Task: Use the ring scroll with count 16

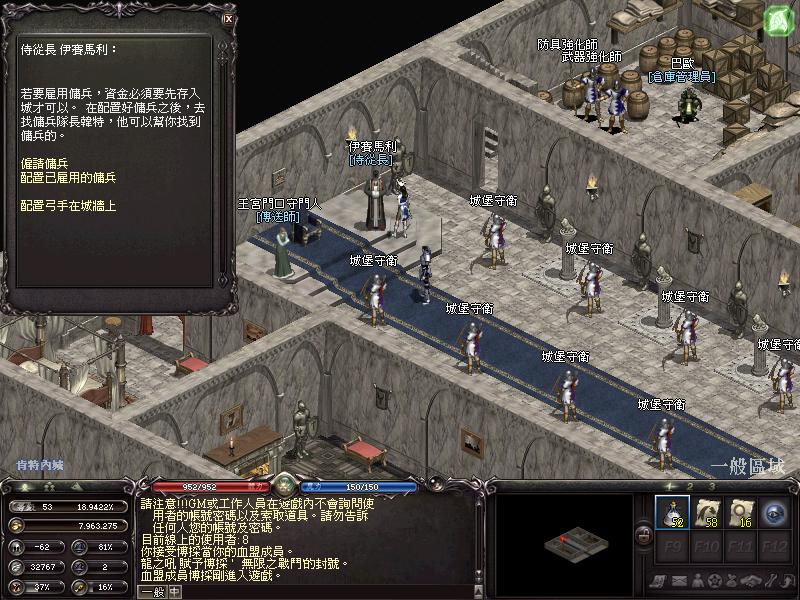Action: pos(740,513)
